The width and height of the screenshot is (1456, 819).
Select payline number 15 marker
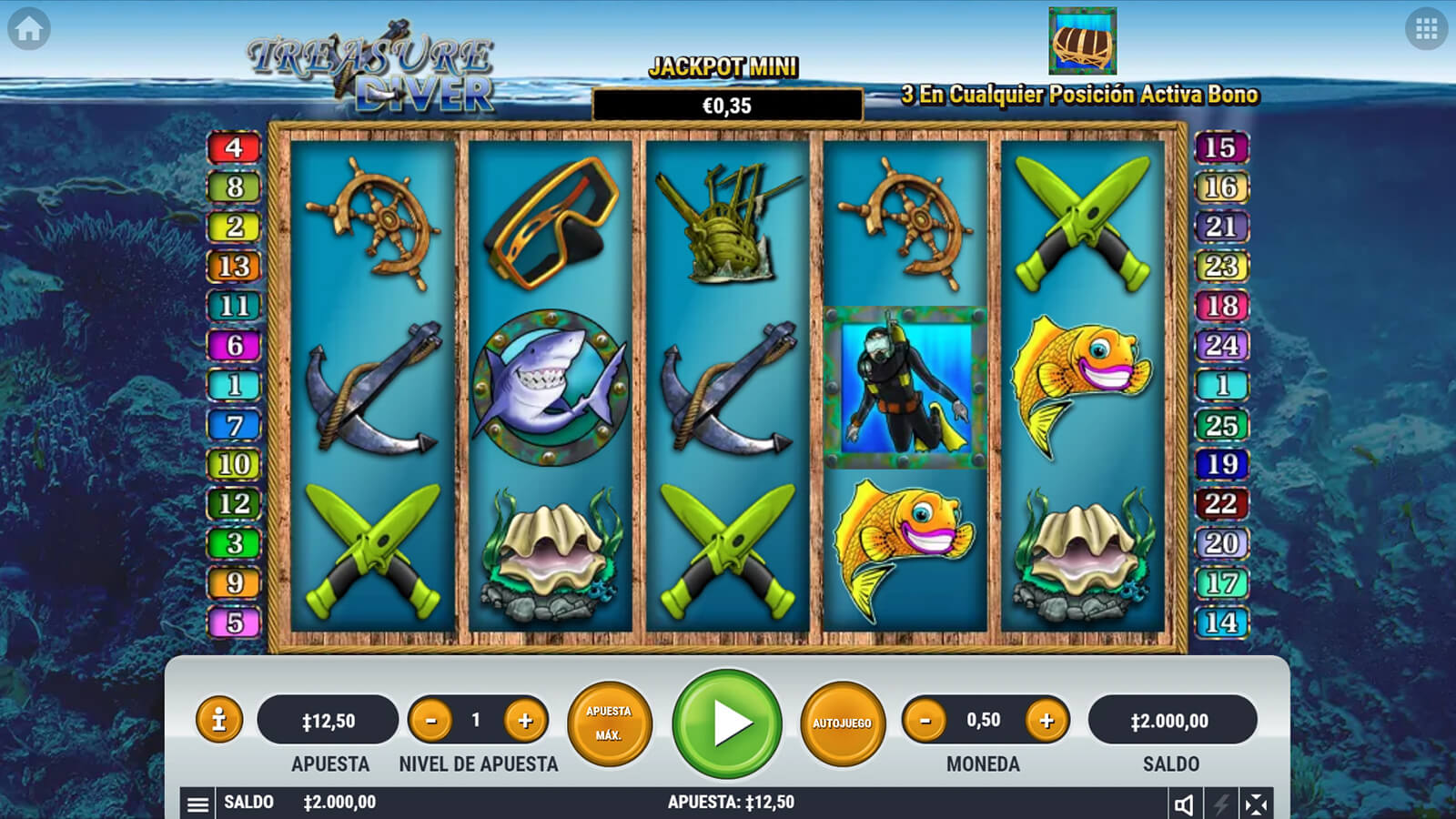(1220, 147)
